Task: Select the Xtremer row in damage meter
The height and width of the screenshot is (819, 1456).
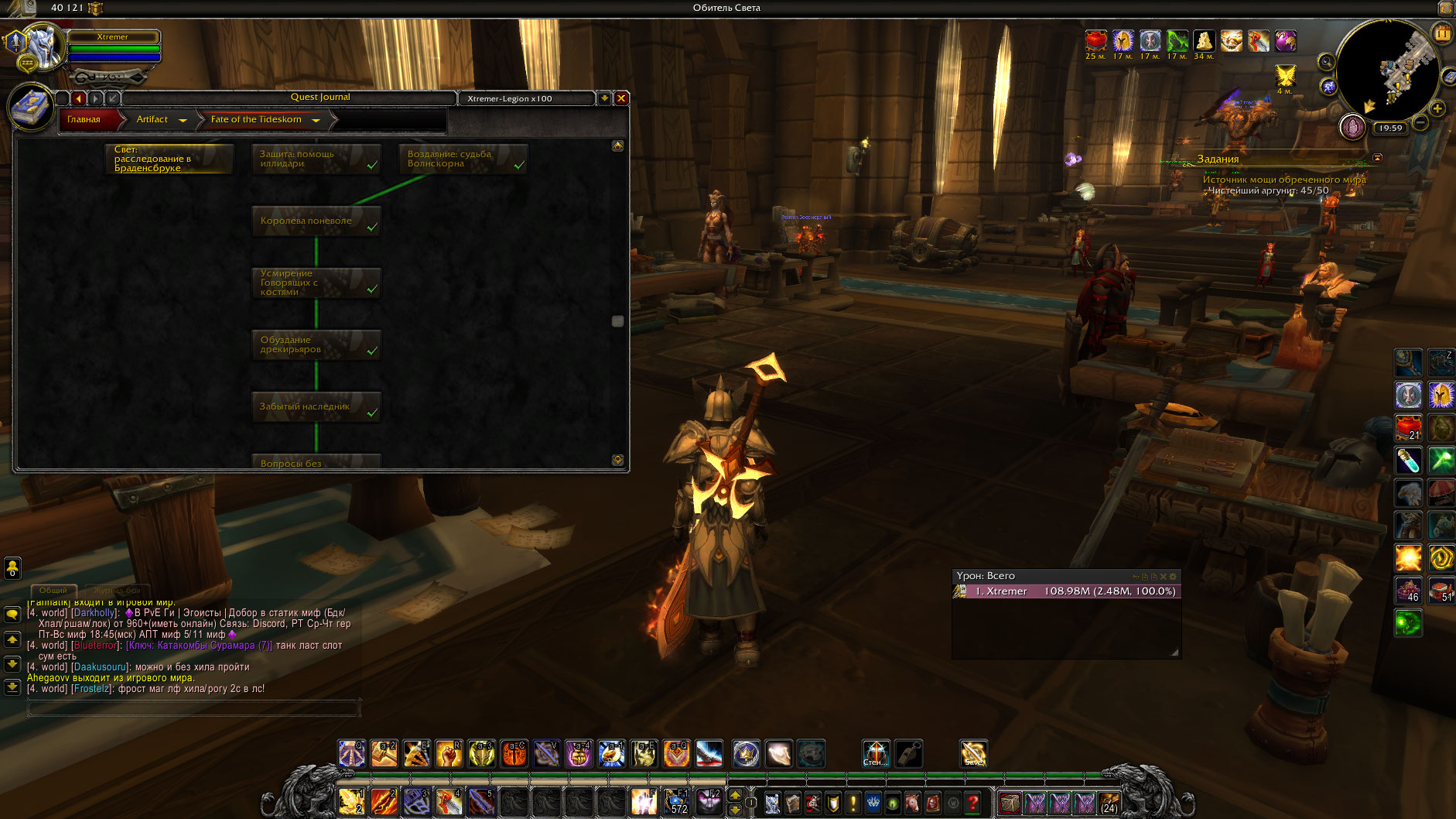Action: click(x=1067, y=591)
